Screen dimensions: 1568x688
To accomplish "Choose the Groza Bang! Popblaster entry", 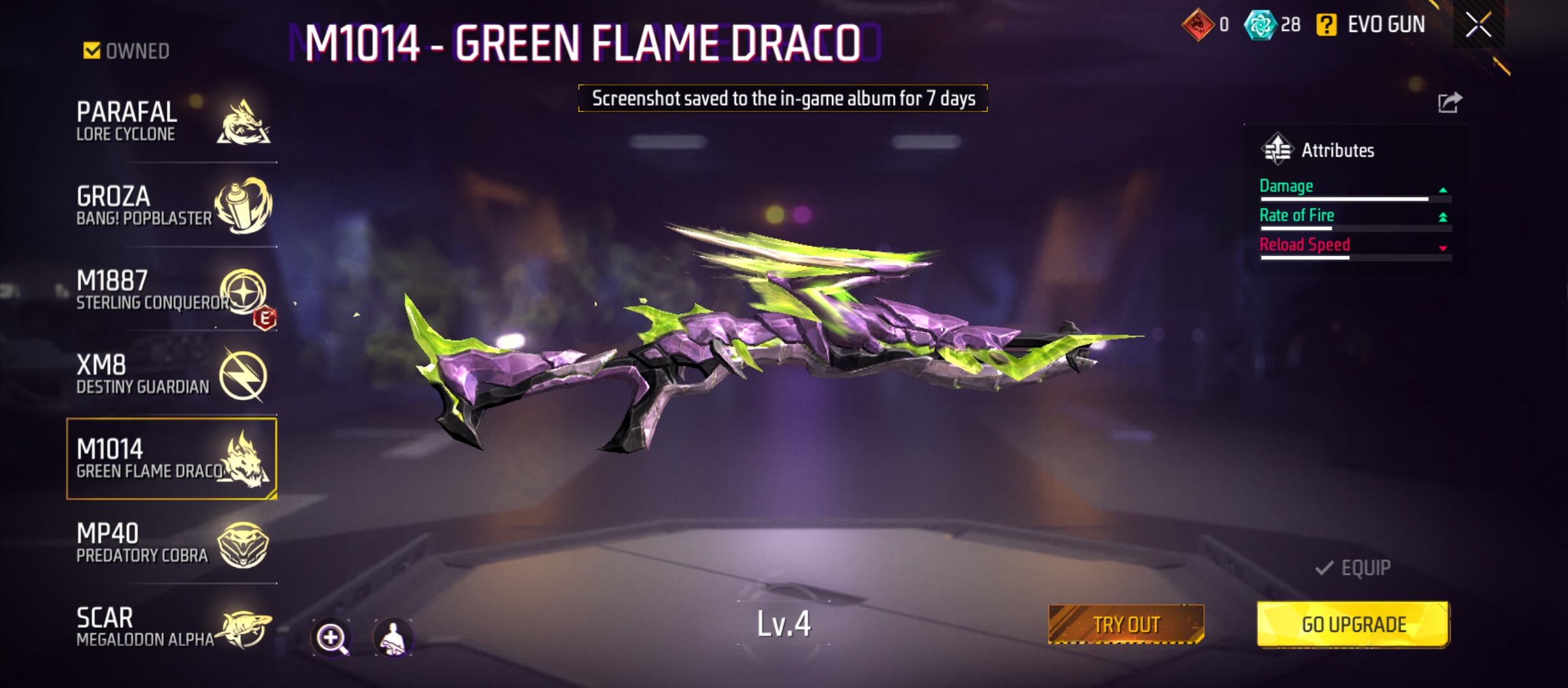I will pos(172,205).
